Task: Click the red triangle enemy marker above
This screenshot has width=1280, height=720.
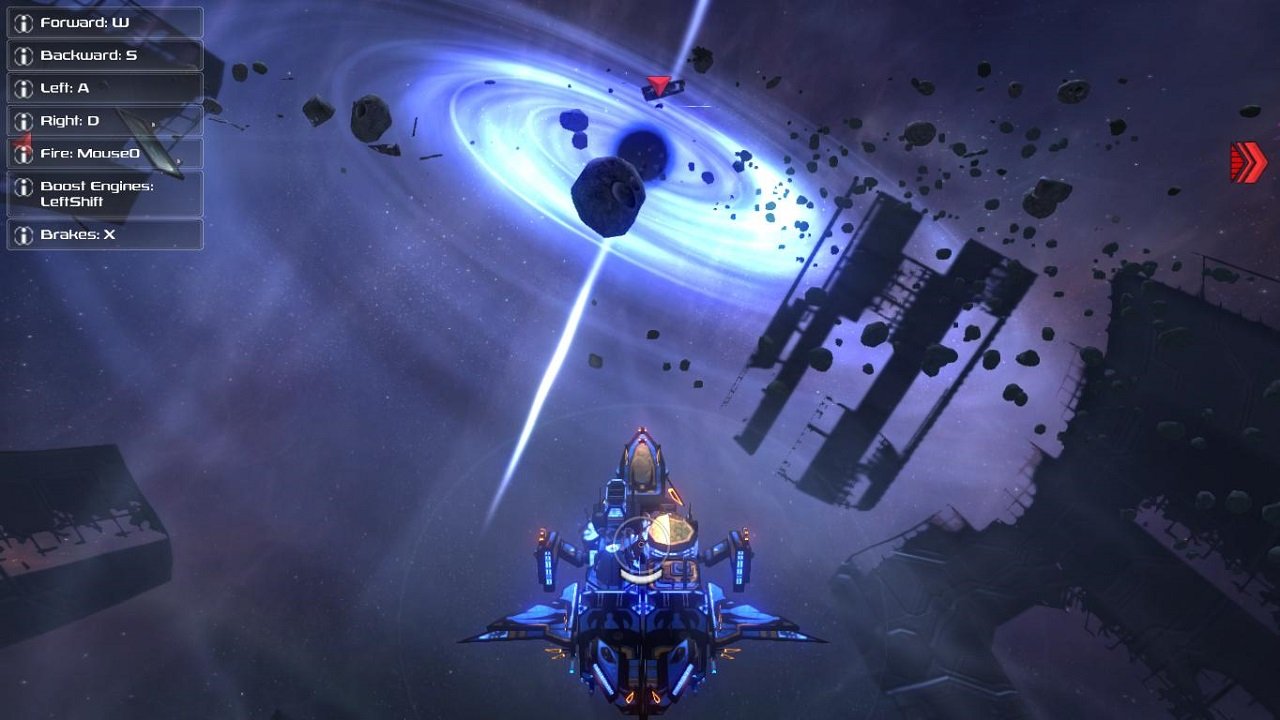Action: pos(657,86)
